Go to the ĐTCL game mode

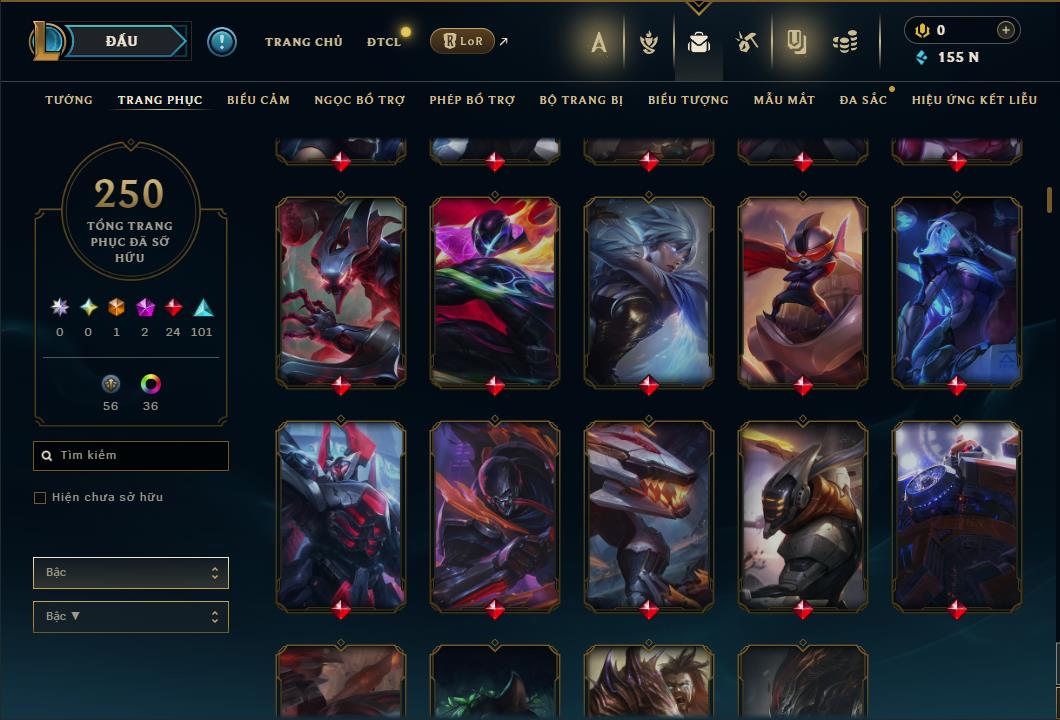coord(383,42)
